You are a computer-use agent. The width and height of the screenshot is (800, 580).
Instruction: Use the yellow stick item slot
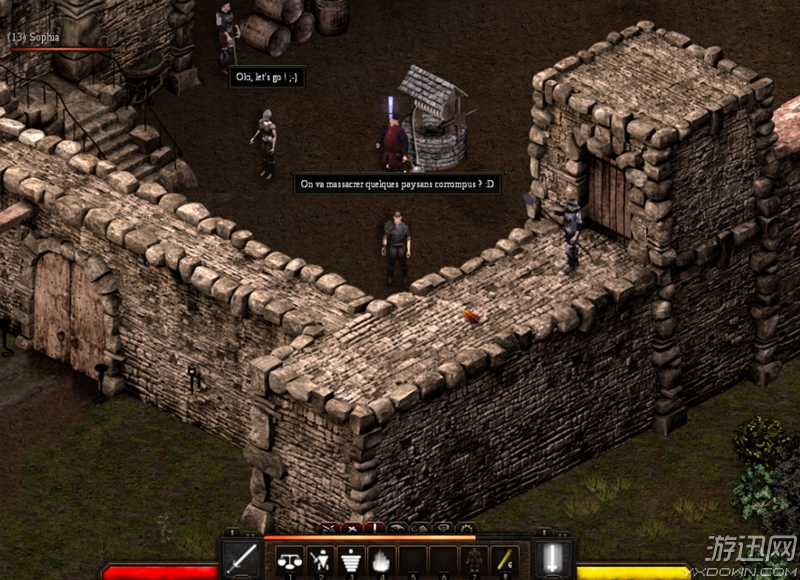(505, 561)
